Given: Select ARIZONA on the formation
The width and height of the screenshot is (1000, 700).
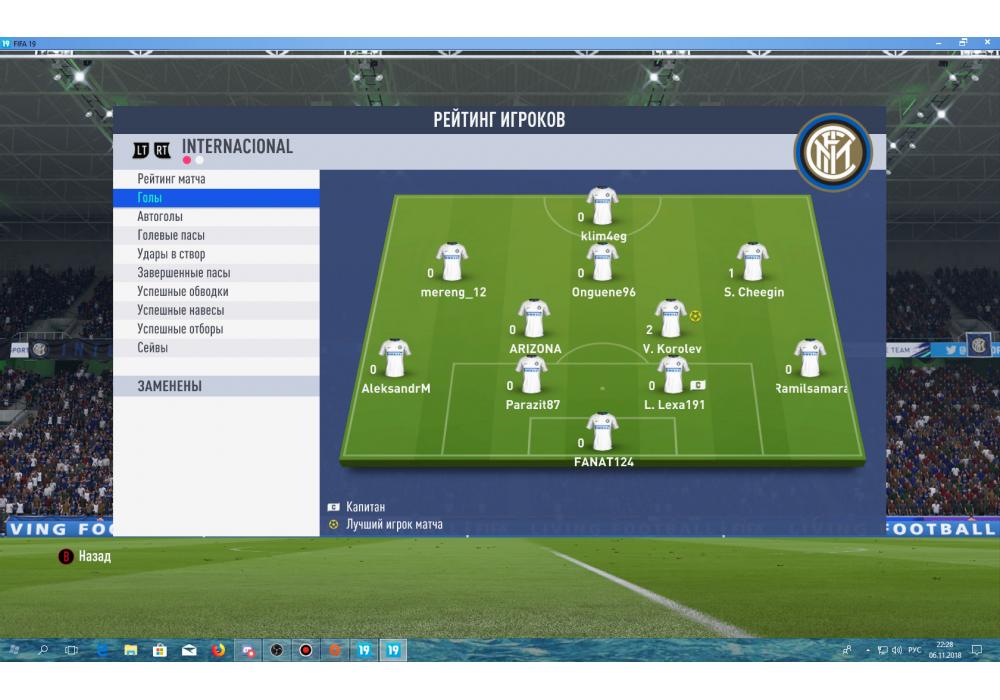Looking at the screenshot, I should point(534,319).
